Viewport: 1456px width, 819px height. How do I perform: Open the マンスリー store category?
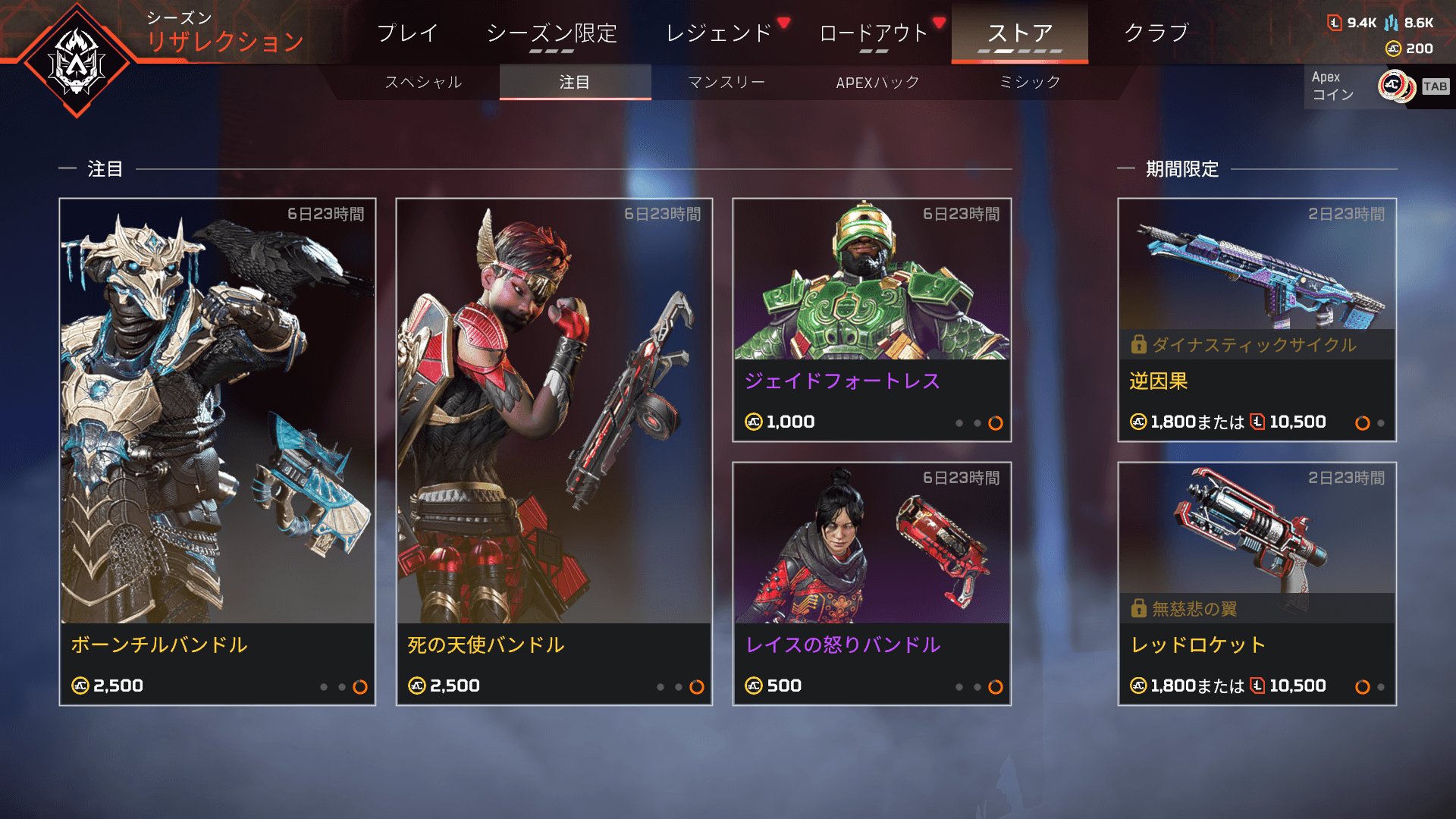[726, 82]
